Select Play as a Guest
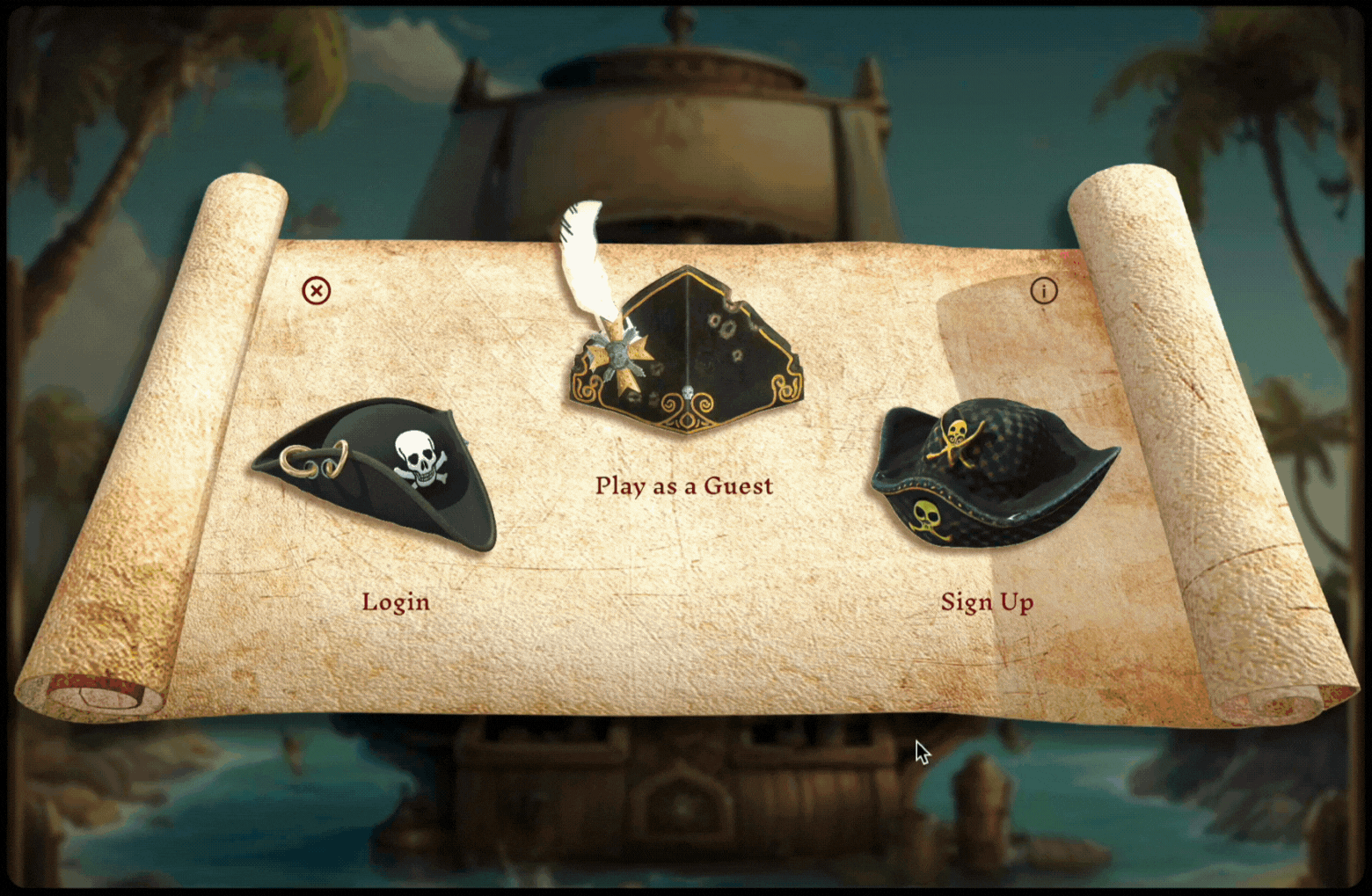Viewport: 1372px width, 896px height. point(684,486)
